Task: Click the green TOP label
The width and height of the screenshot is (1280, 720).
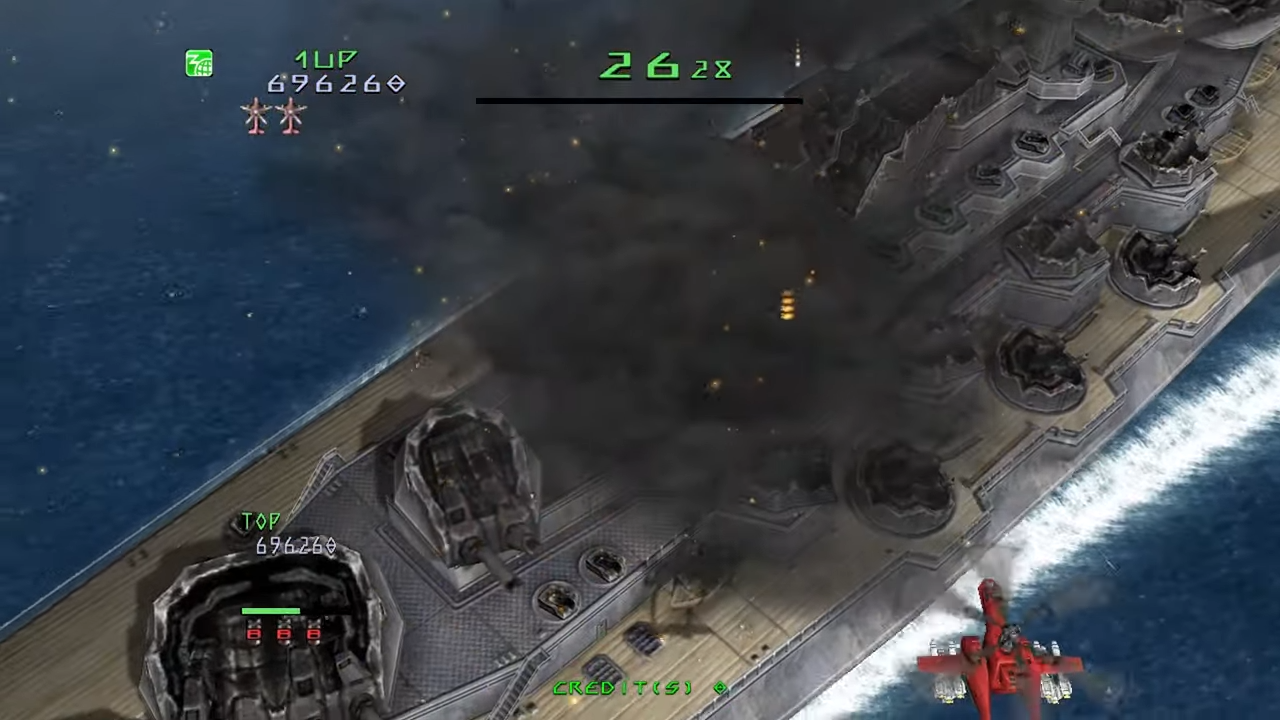Action: click(261, 521)
